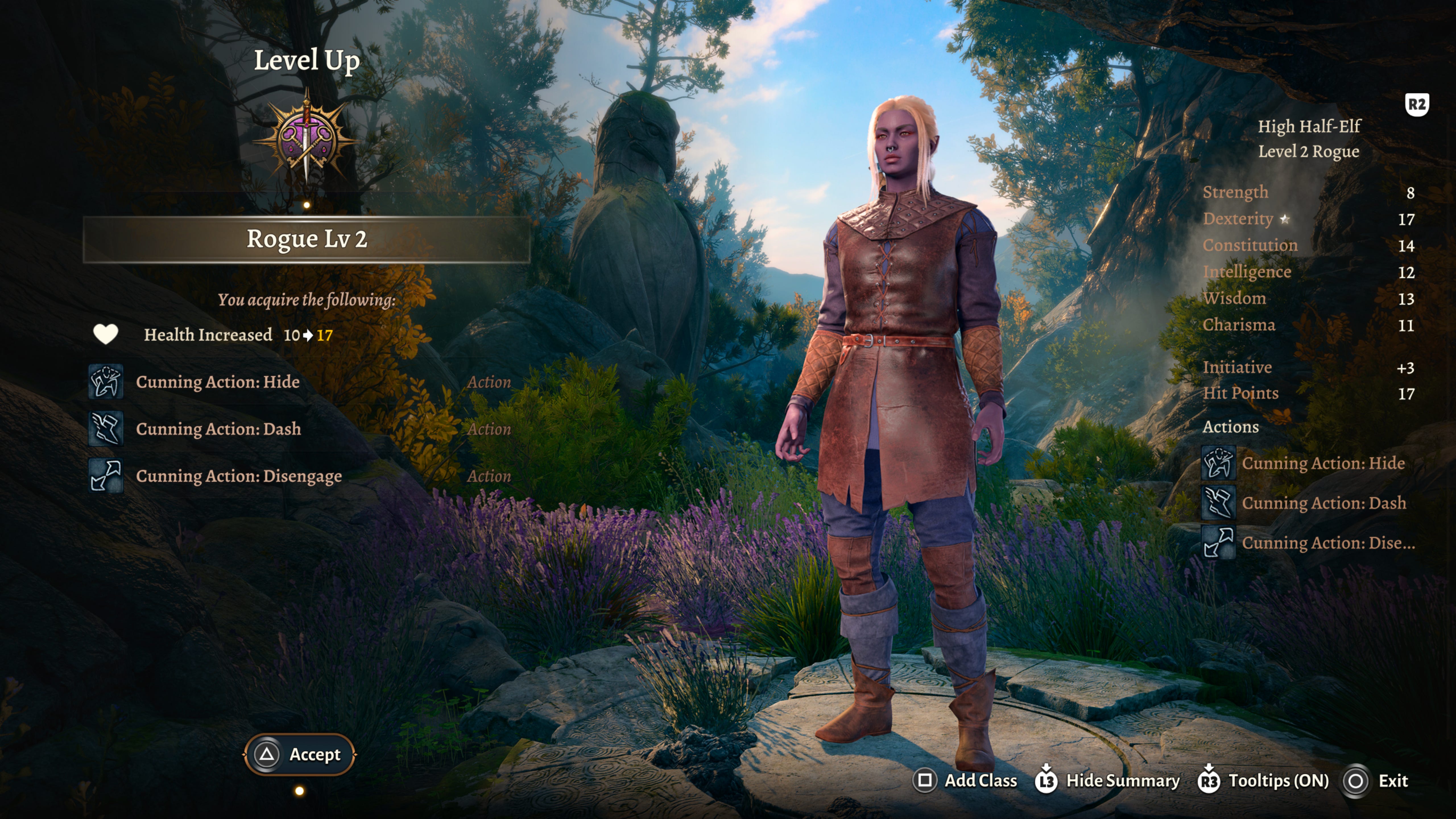Exit the level up screen

[1376, 781]
